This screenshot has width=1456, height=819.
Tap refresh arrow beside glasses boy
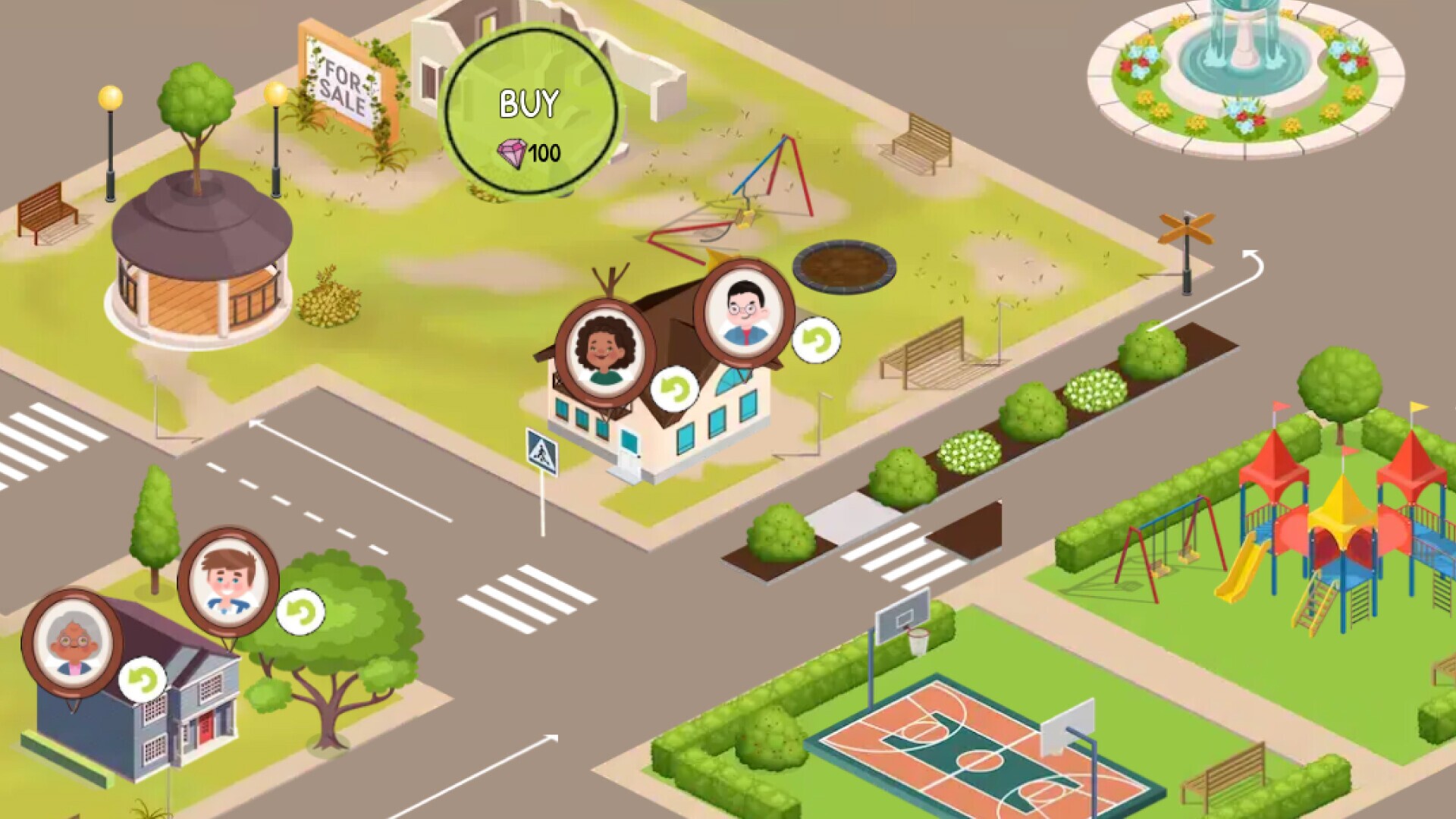(816, 340)
